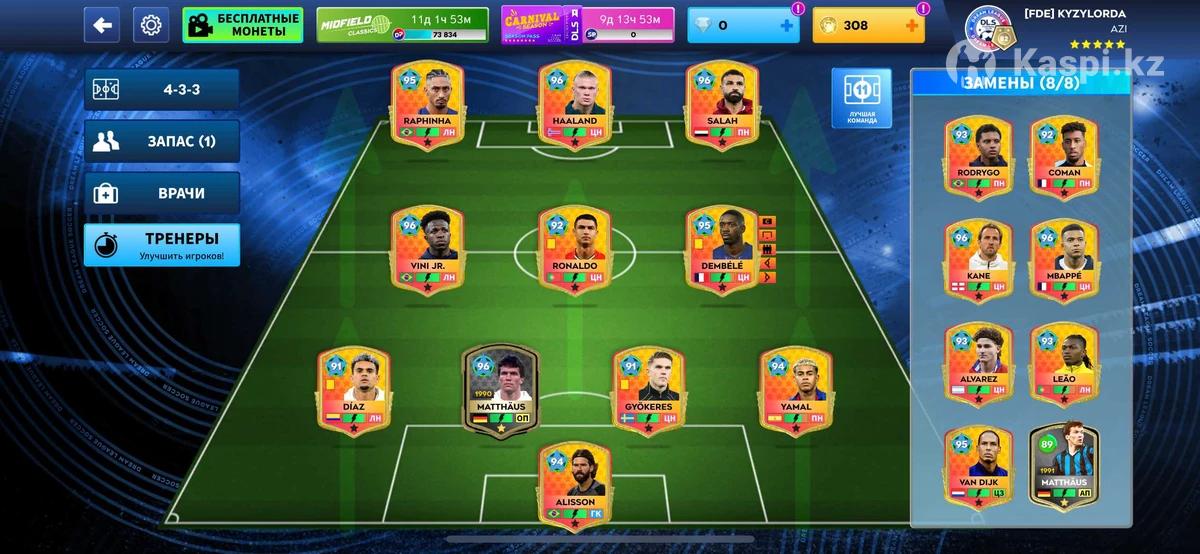This screenshot has height=554, width=1200.
Task: Go back with the arrow button
Action: tap(101, 25)
